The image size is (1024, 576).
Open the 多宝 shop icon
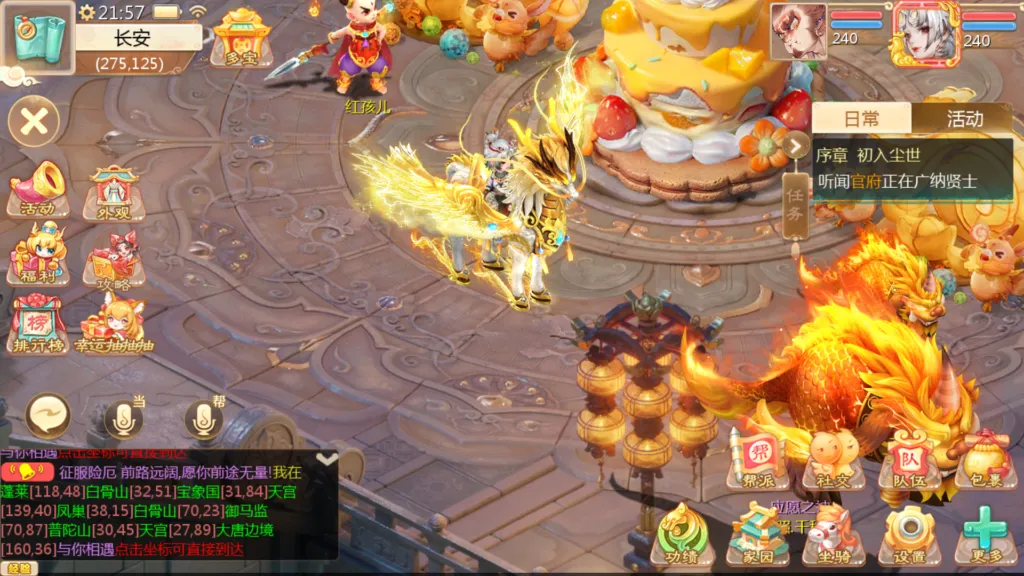(x=241, y=37)
